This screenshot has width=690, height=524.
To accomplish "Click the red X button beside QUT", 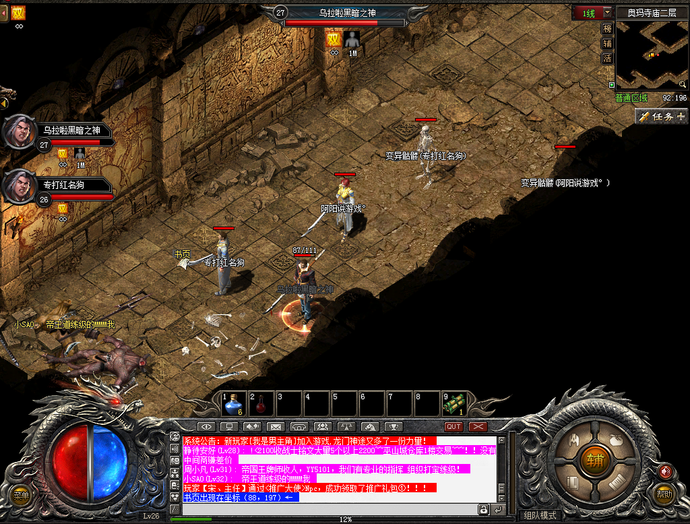I will (x=478, y=425).
